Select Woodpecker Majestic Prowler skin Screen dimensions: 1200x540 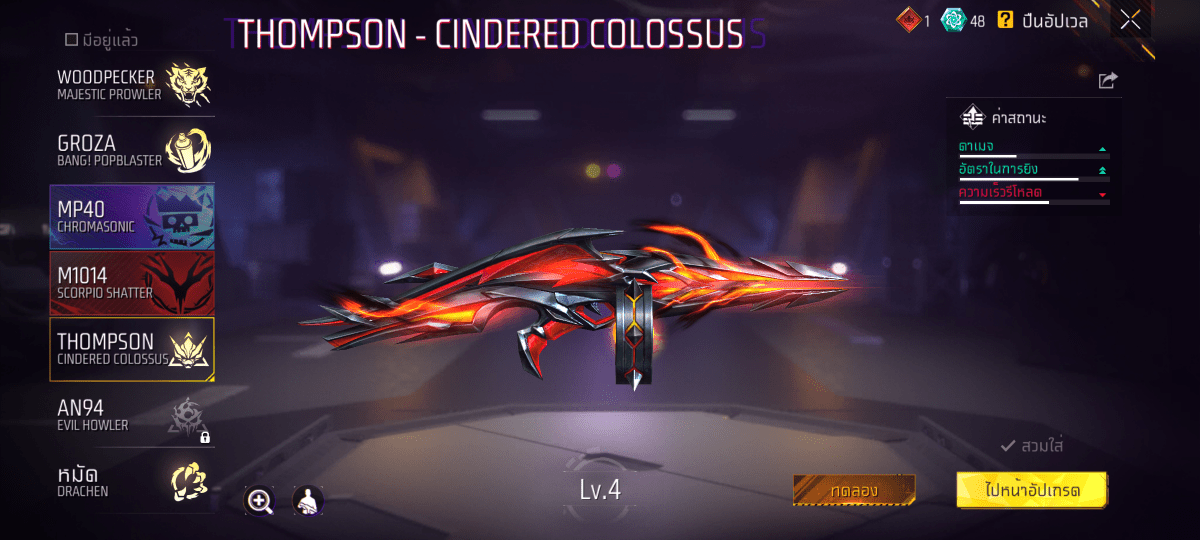pyautogui.click(x=132, y=84)
